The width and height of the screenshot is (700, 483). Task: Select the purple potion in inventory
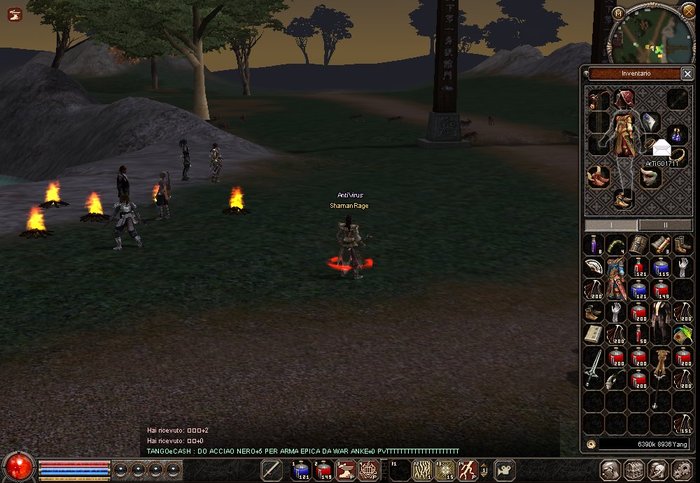593,245
